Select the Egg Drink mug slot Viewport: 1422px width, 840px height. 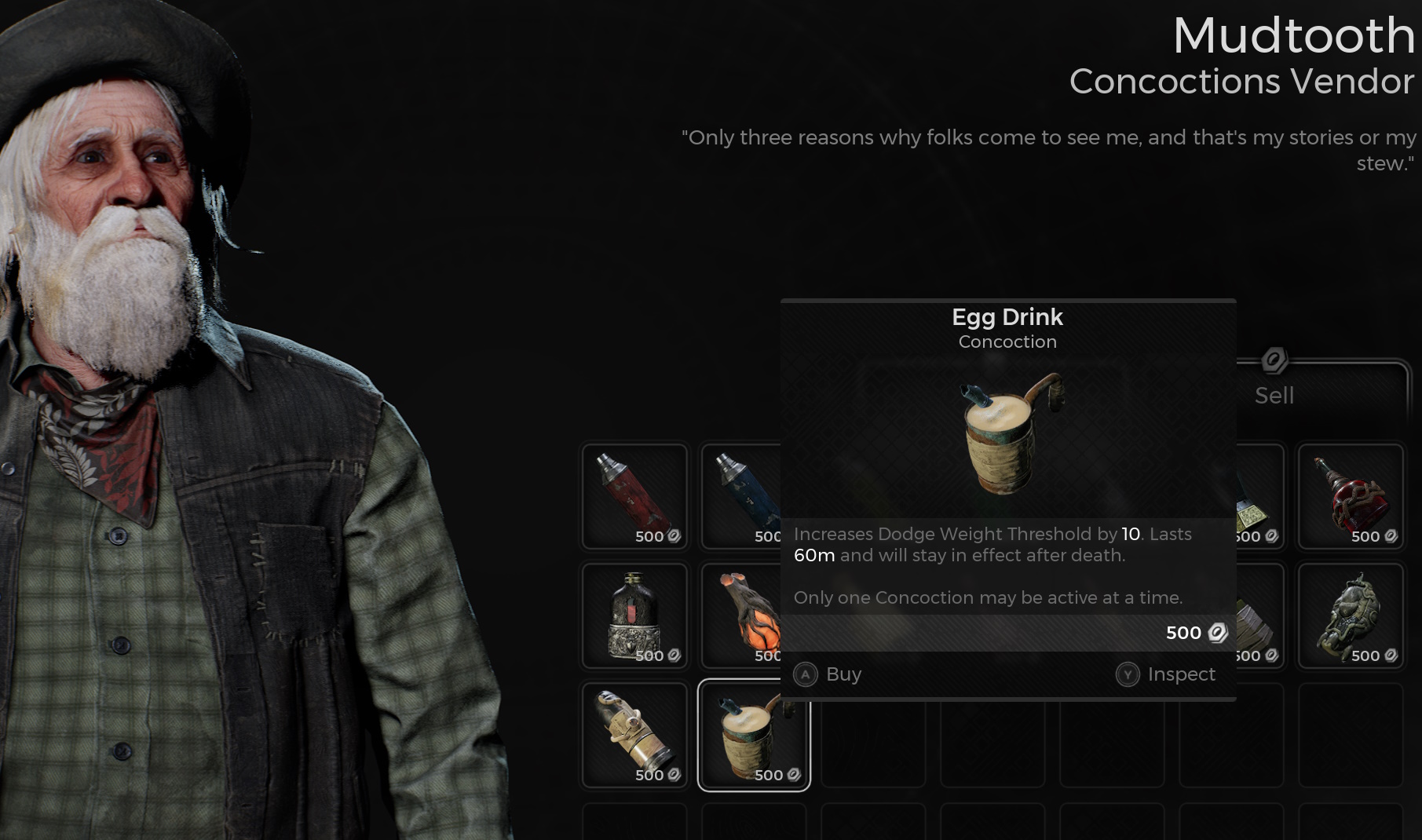pos(754,735)
